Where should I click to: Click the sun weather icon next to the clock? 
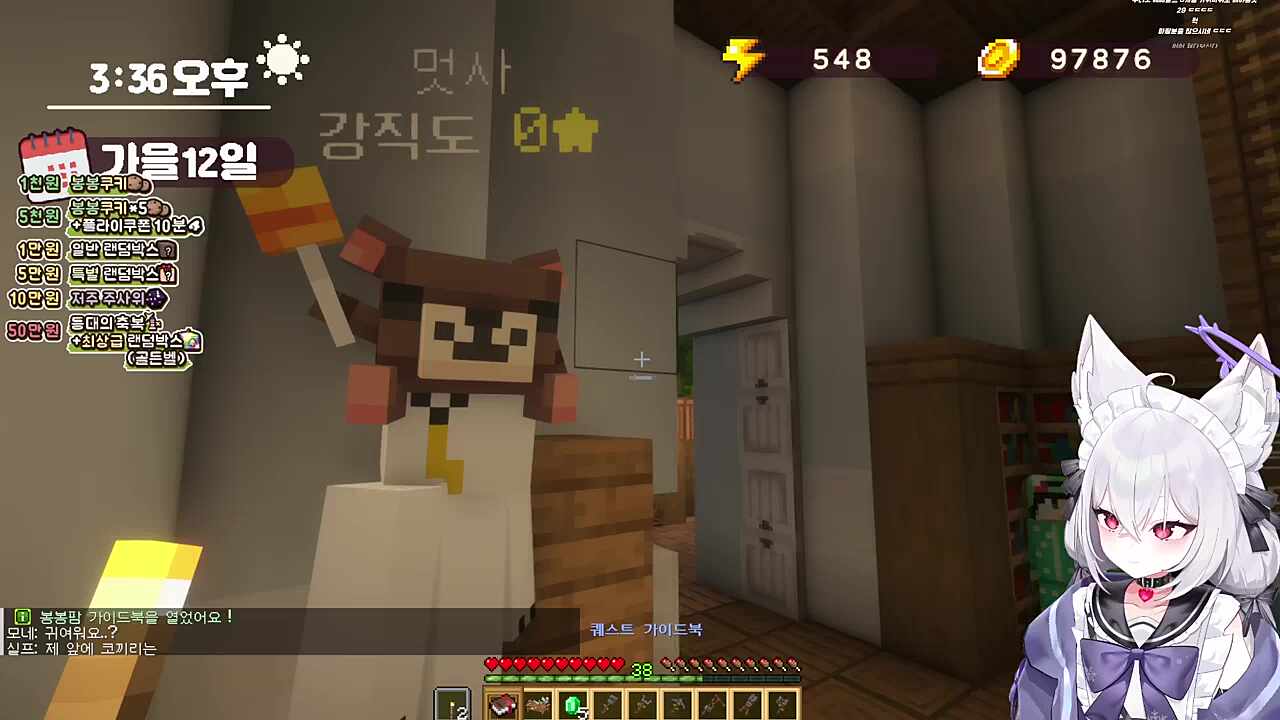pyautogui.click(x=283, y=60)
